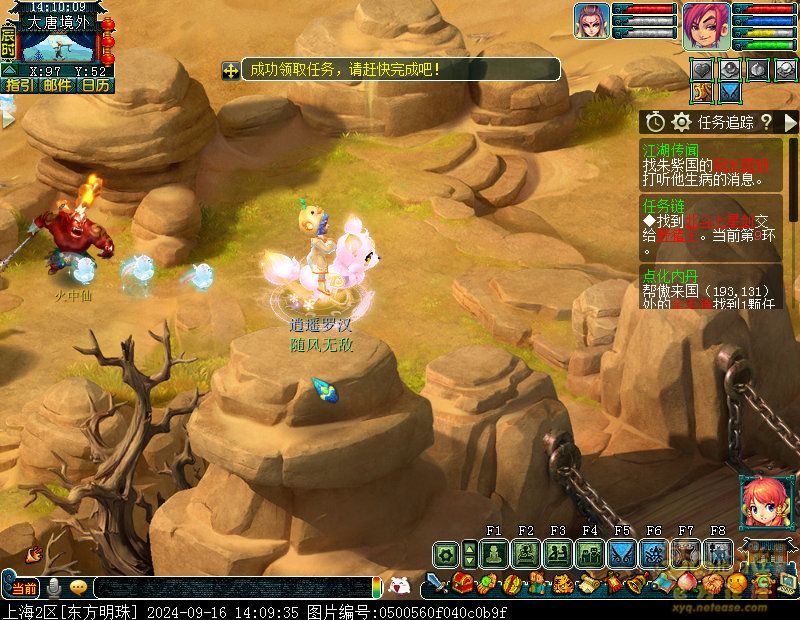The image size is (800, 620).
Task: Click the sword icon in the bottom menu
Action: 437,583
